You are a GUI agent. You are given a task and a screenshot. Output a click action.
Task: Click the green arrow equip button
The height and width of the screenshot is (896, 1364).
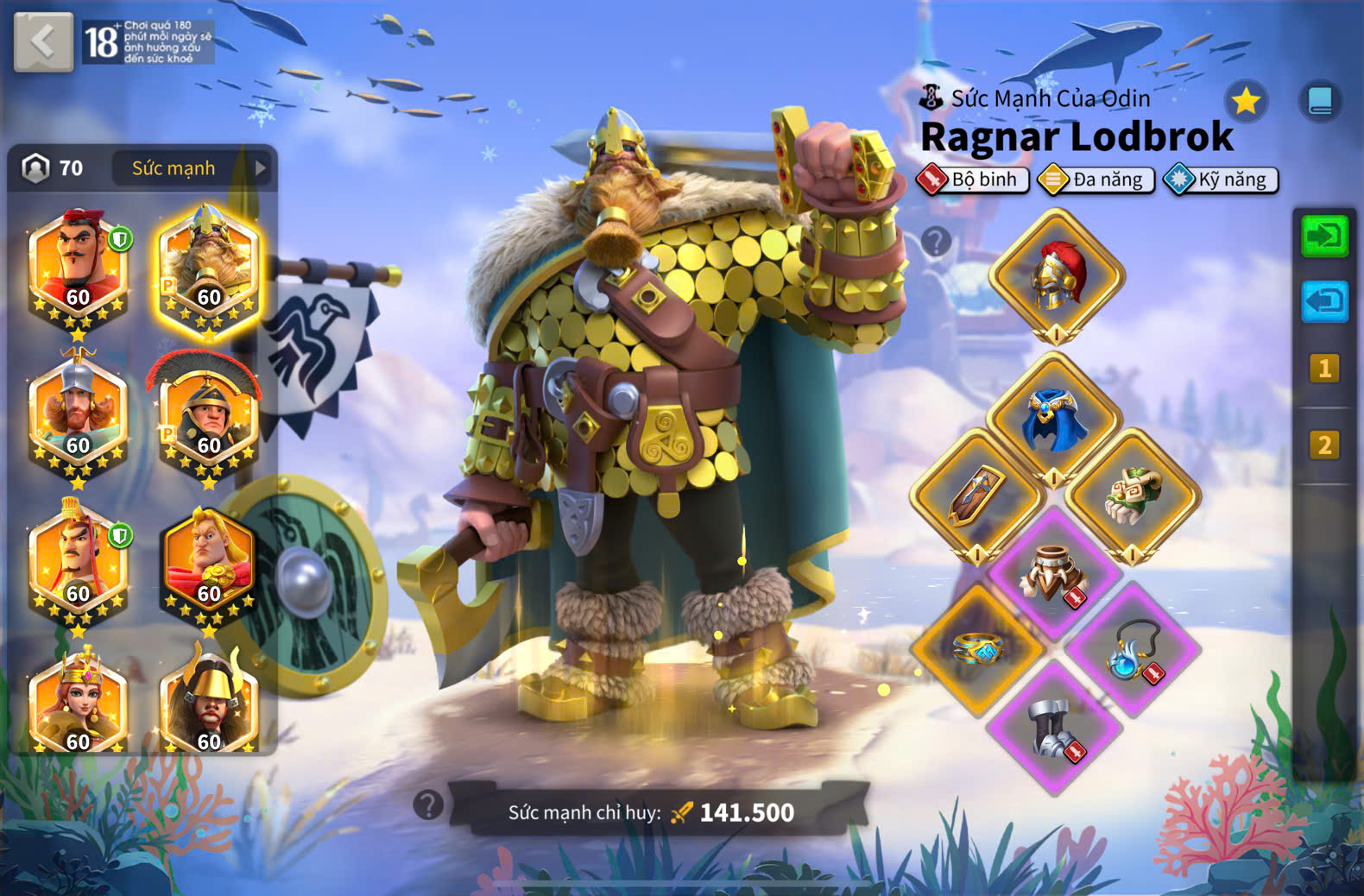[x=1324, y=236]
